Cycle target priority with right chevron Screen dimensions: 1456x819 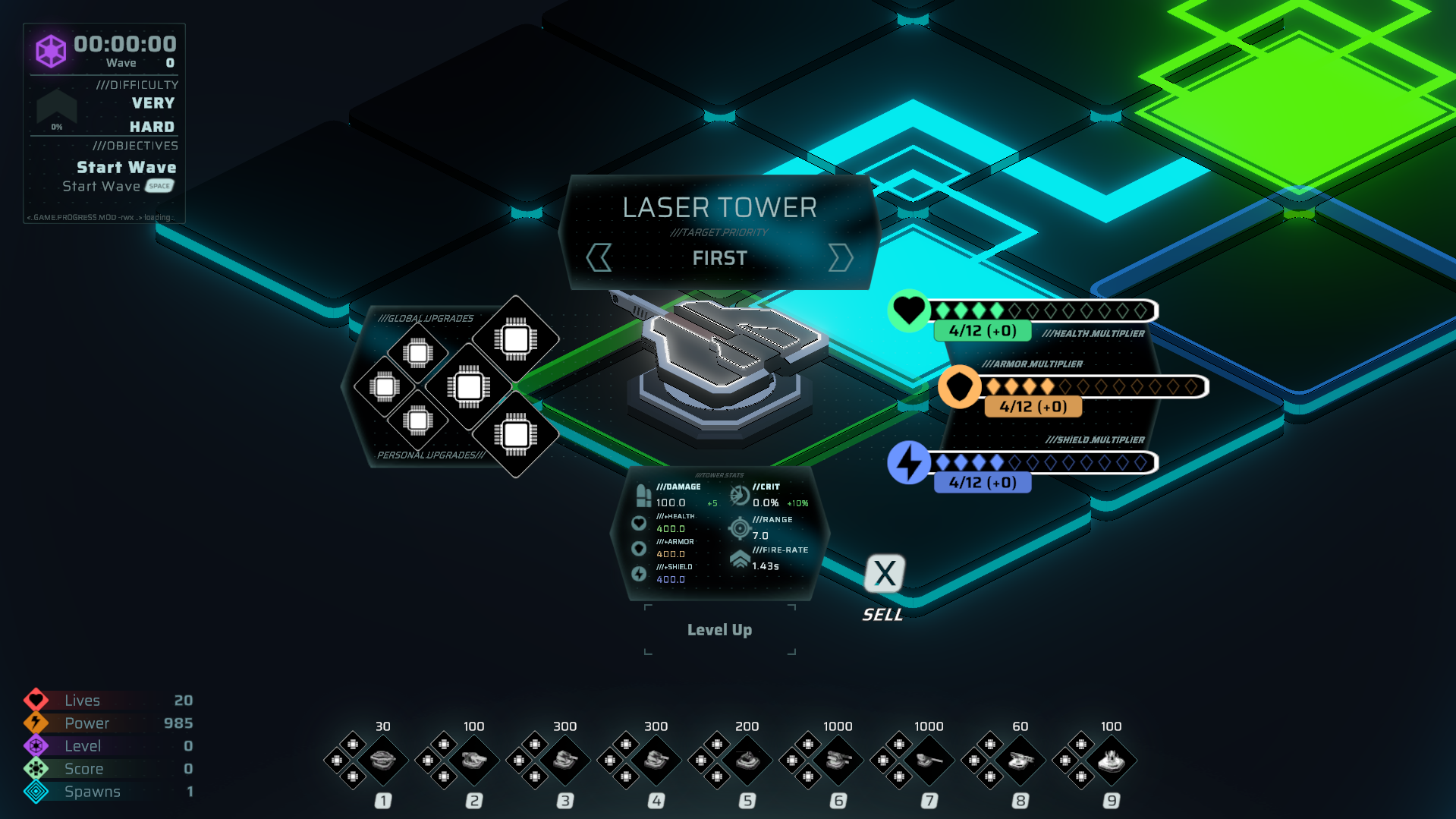tap(840, 258)
